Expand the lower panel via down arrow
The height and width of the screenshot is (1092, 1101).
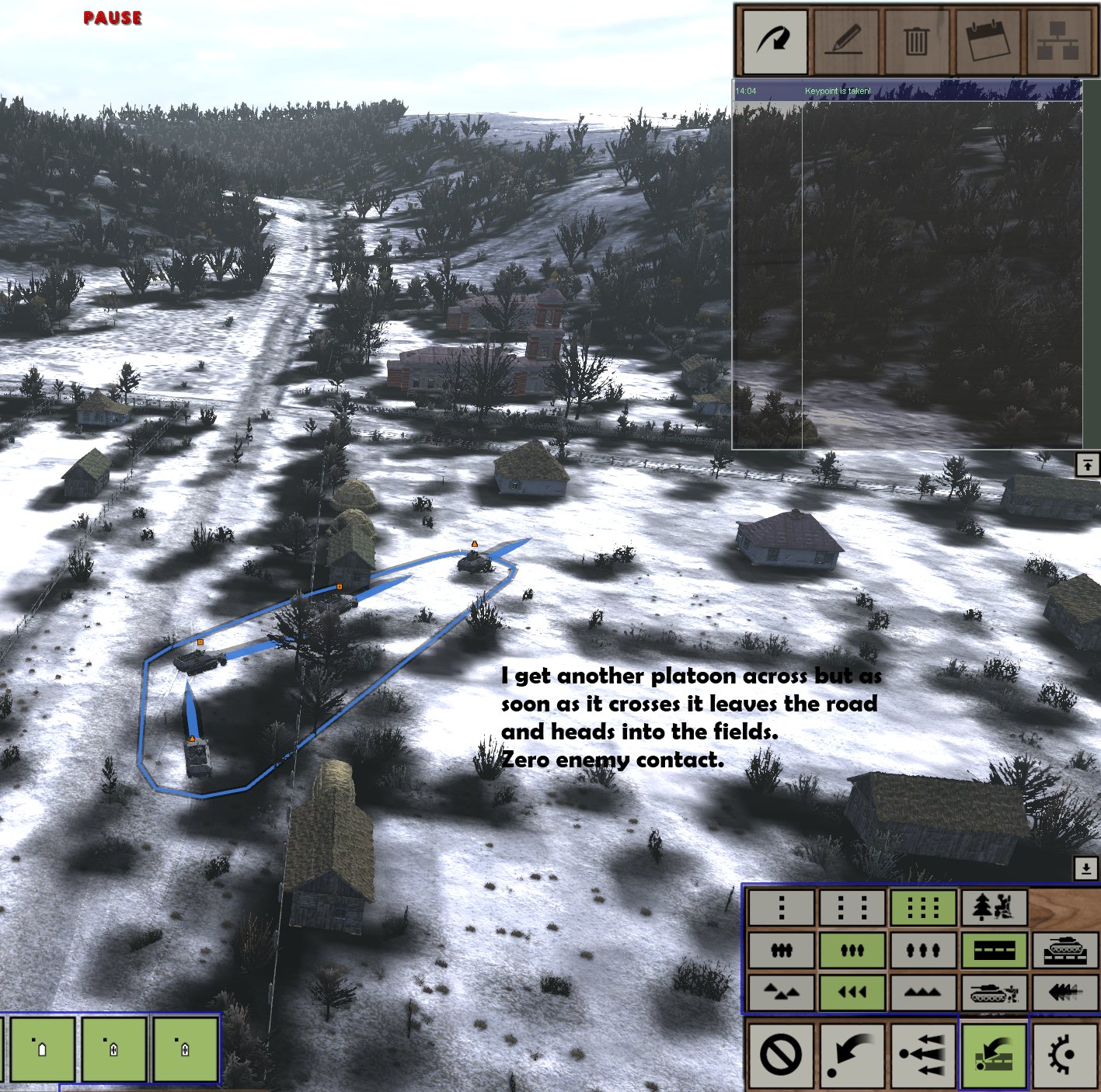point(1085,868)
